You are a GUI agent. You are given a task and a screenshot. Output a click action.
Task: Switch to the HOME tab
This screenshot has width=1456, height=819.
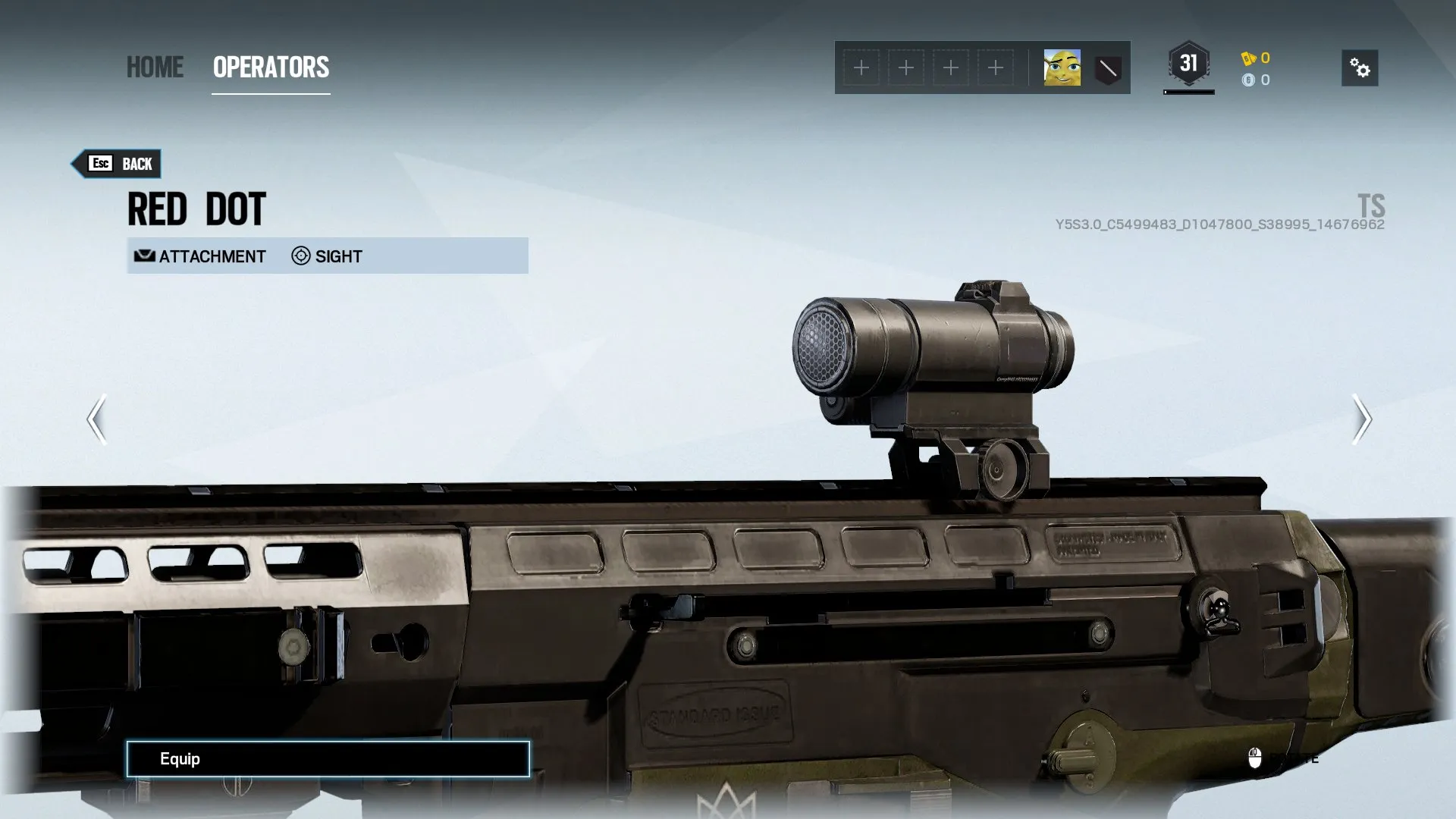tap(155, 67)
